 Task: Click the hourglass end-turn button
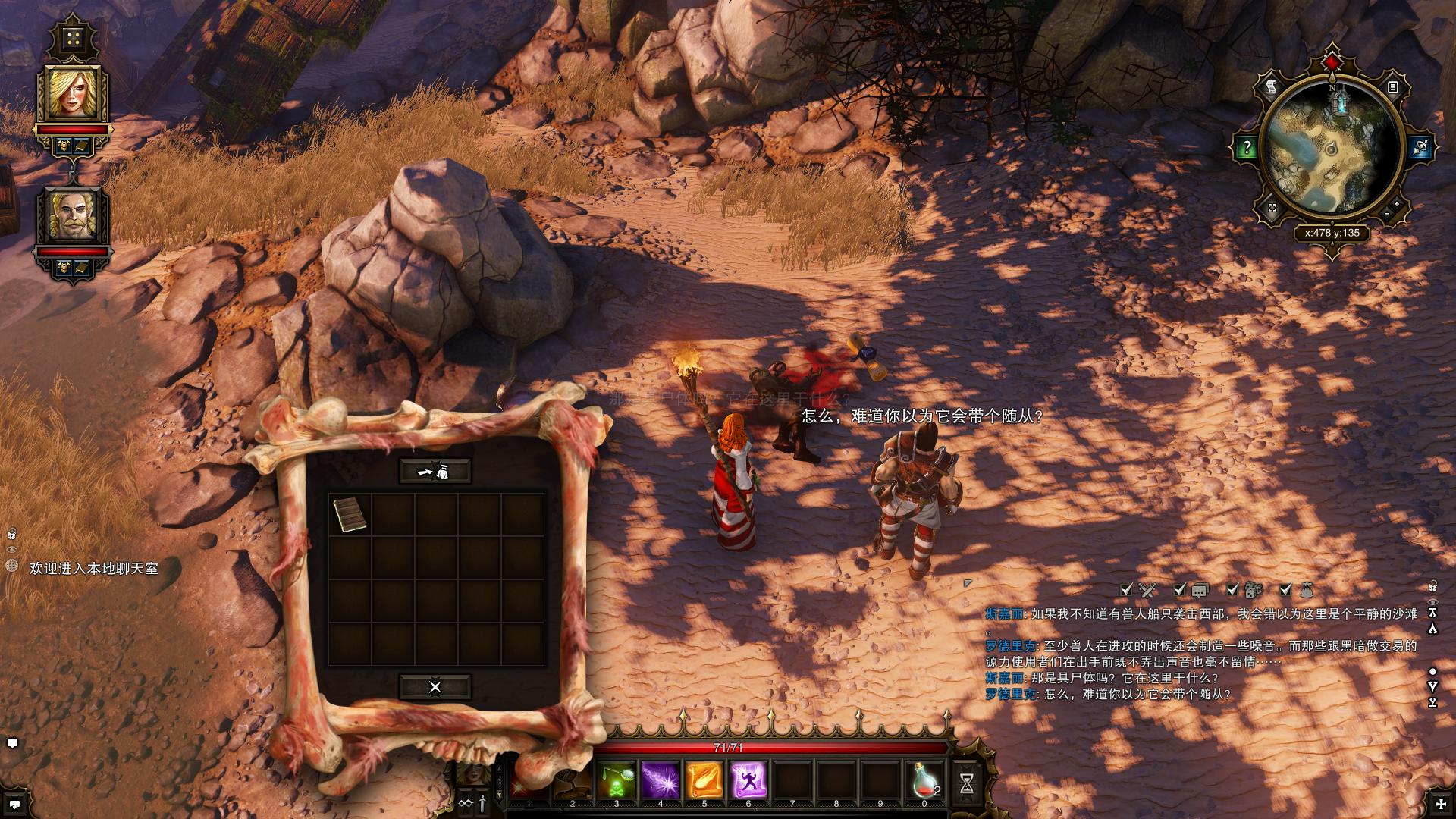pos(967,784)
